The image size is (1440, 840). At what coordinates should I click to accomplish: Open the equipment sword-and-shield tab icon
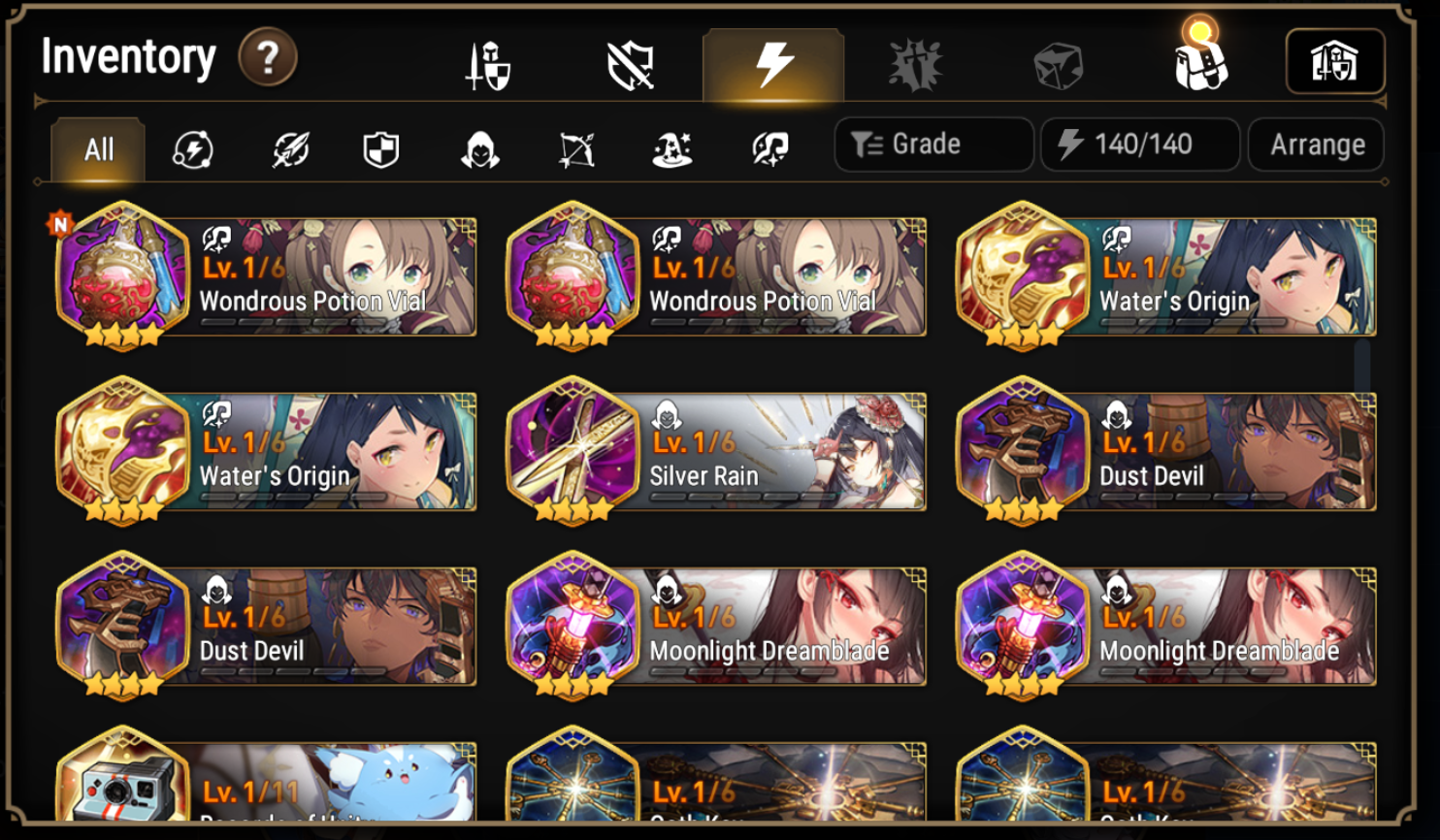tap(484, 62)
